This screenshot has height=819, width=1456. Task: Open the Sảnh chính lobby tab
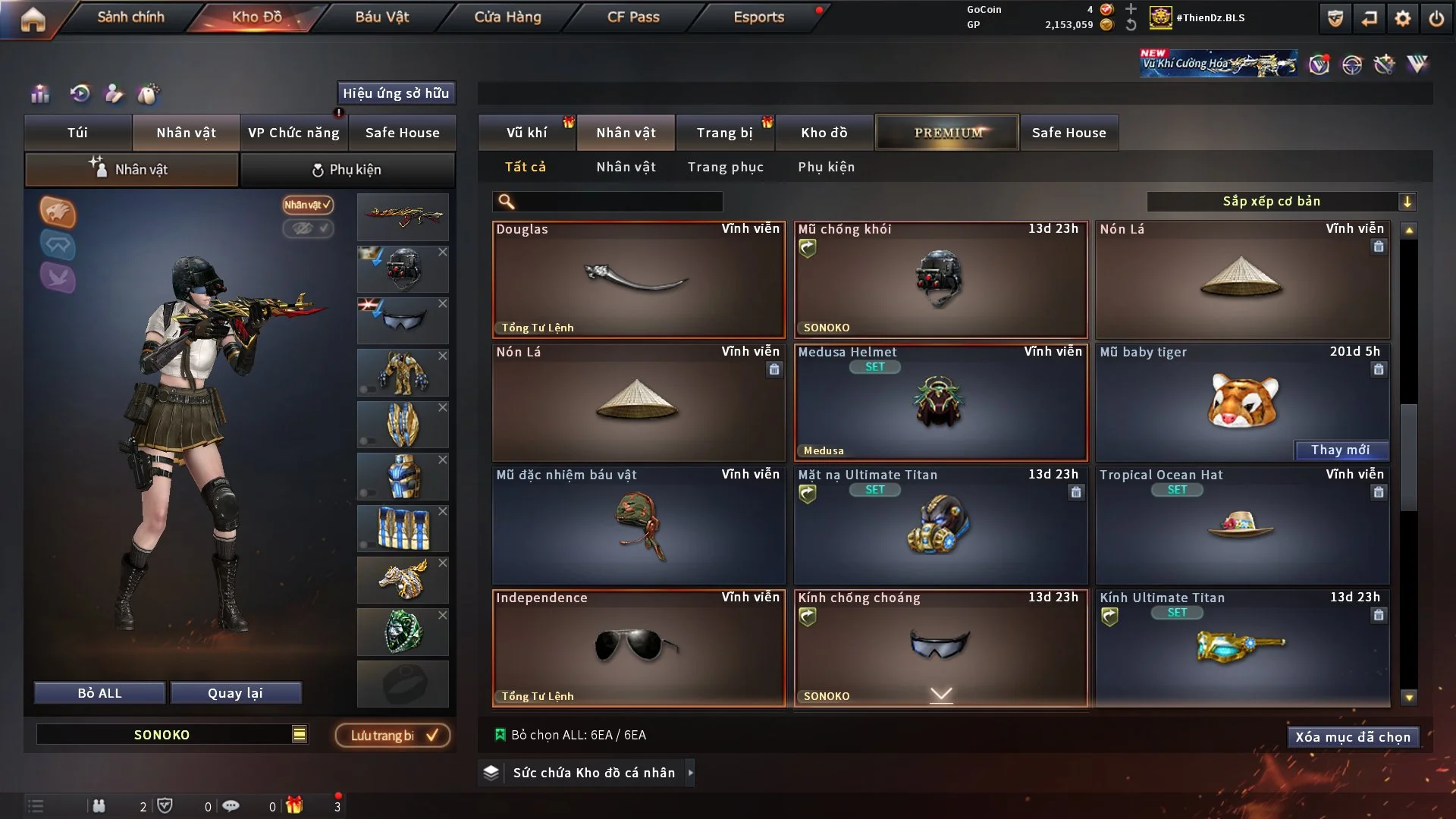pyautogui.click(x=130, y=17)
